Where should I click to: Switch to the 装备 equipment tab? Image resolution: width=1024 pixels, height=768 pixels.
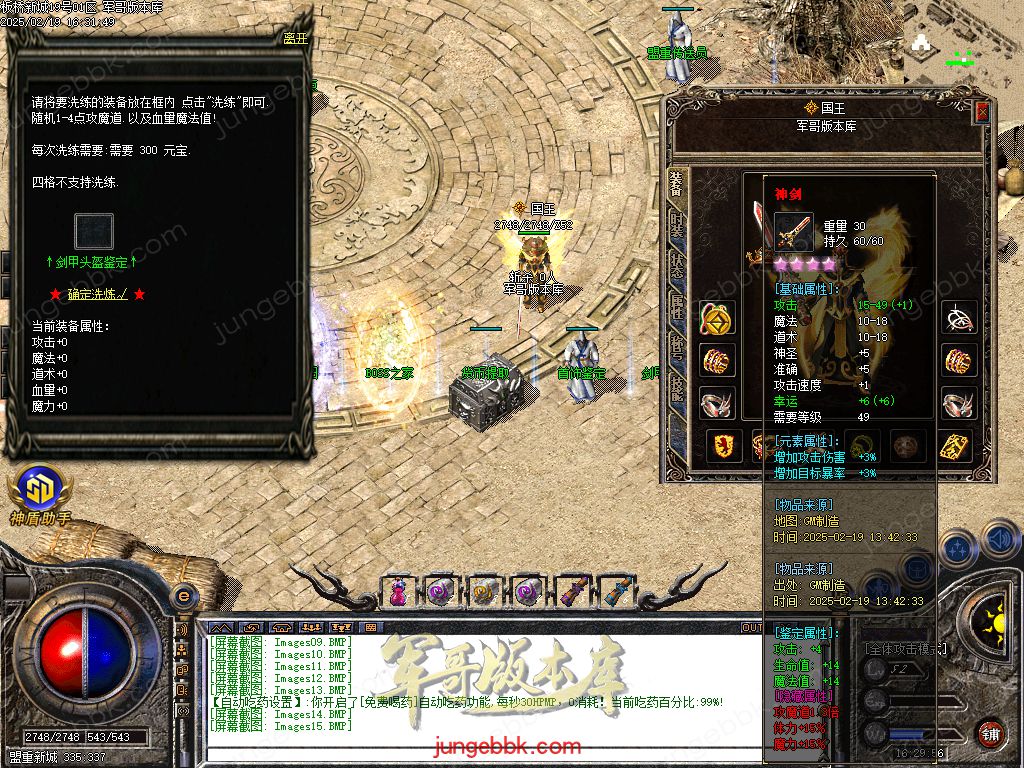677,186
